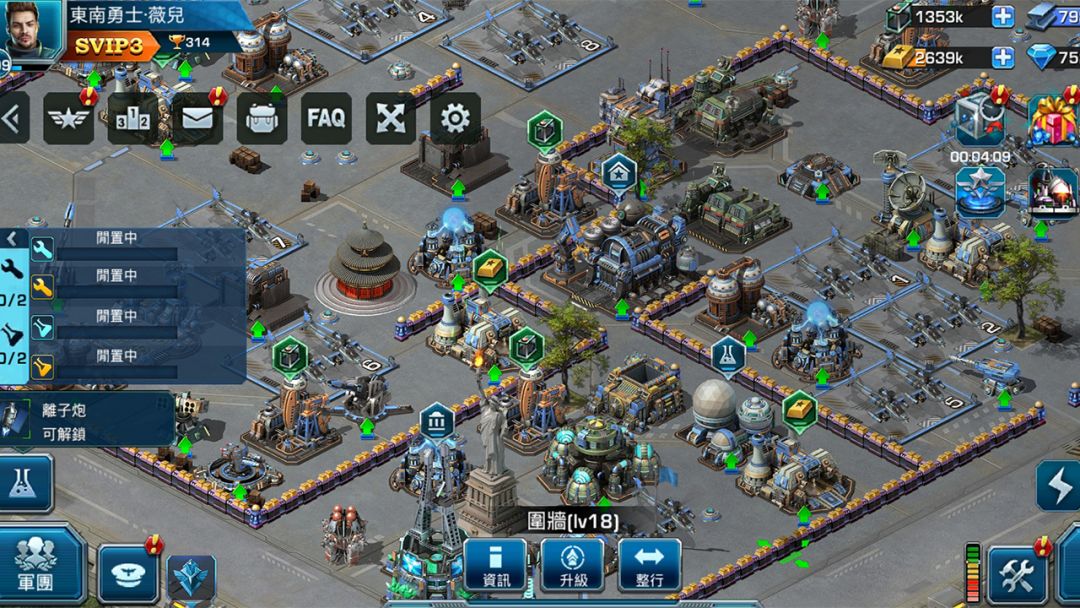
Task: Select the 整行 whole row button
Action: [649, 566]
